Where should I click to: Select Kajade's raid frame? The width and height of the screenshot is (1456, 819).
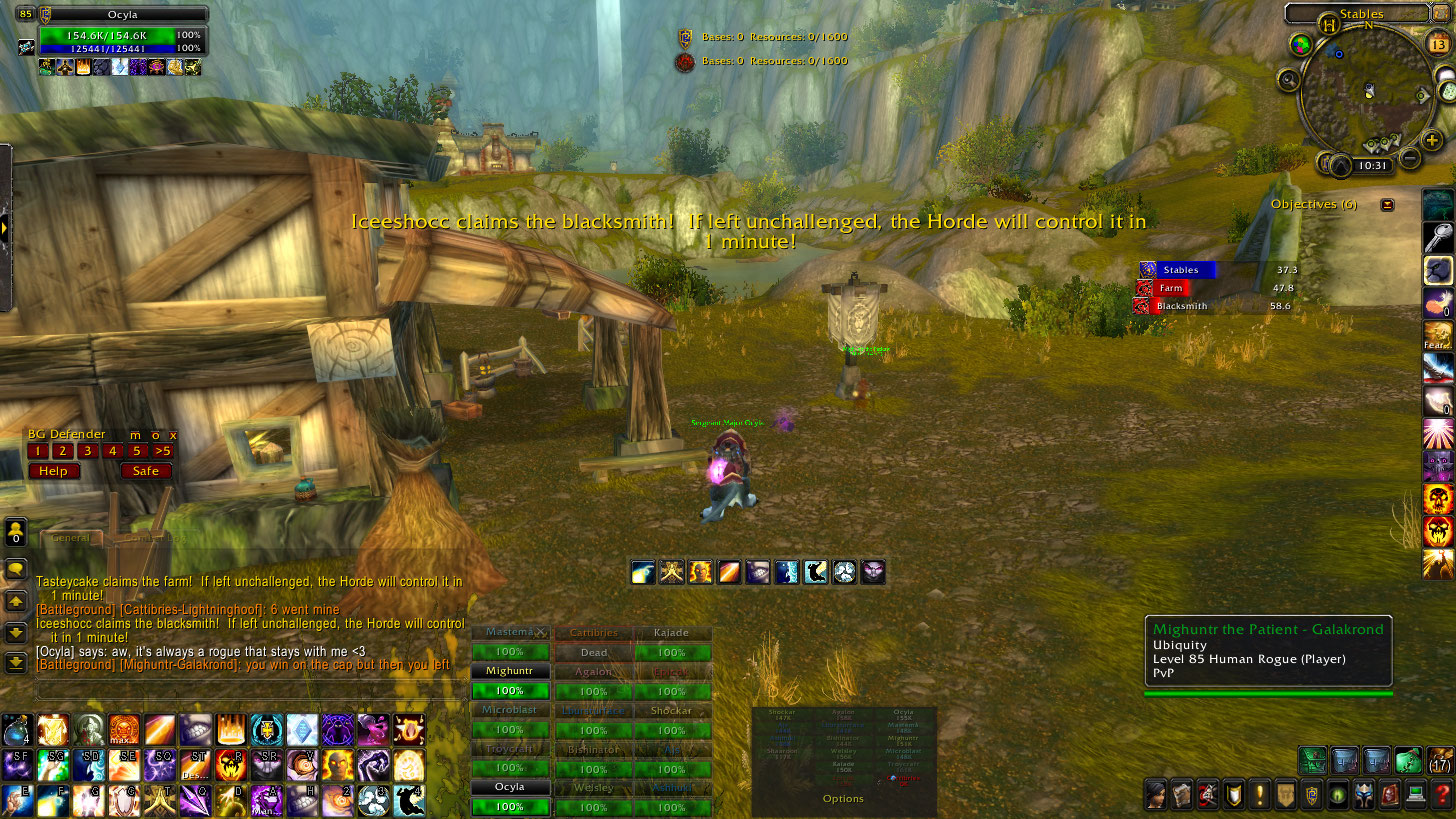(672, 633)
